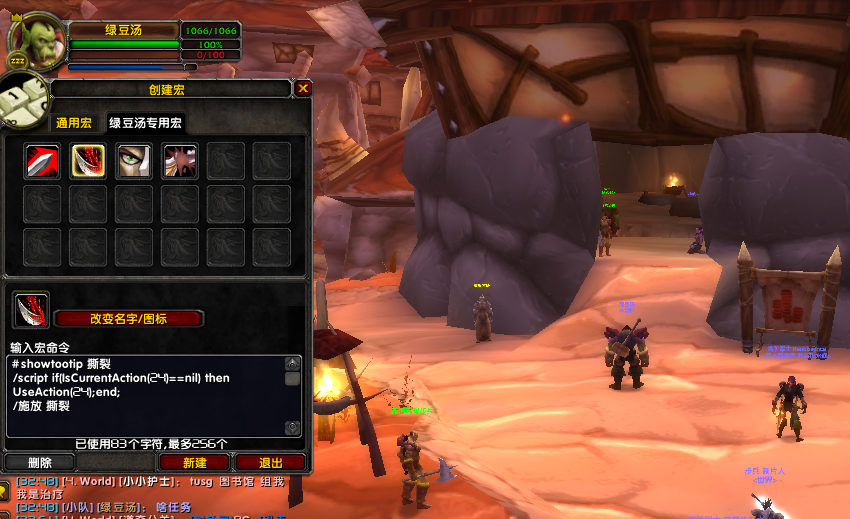Open the chat bubble button beside chat log
The width and height of the screenshot is (850, 519).
click(x=5, y=490)
